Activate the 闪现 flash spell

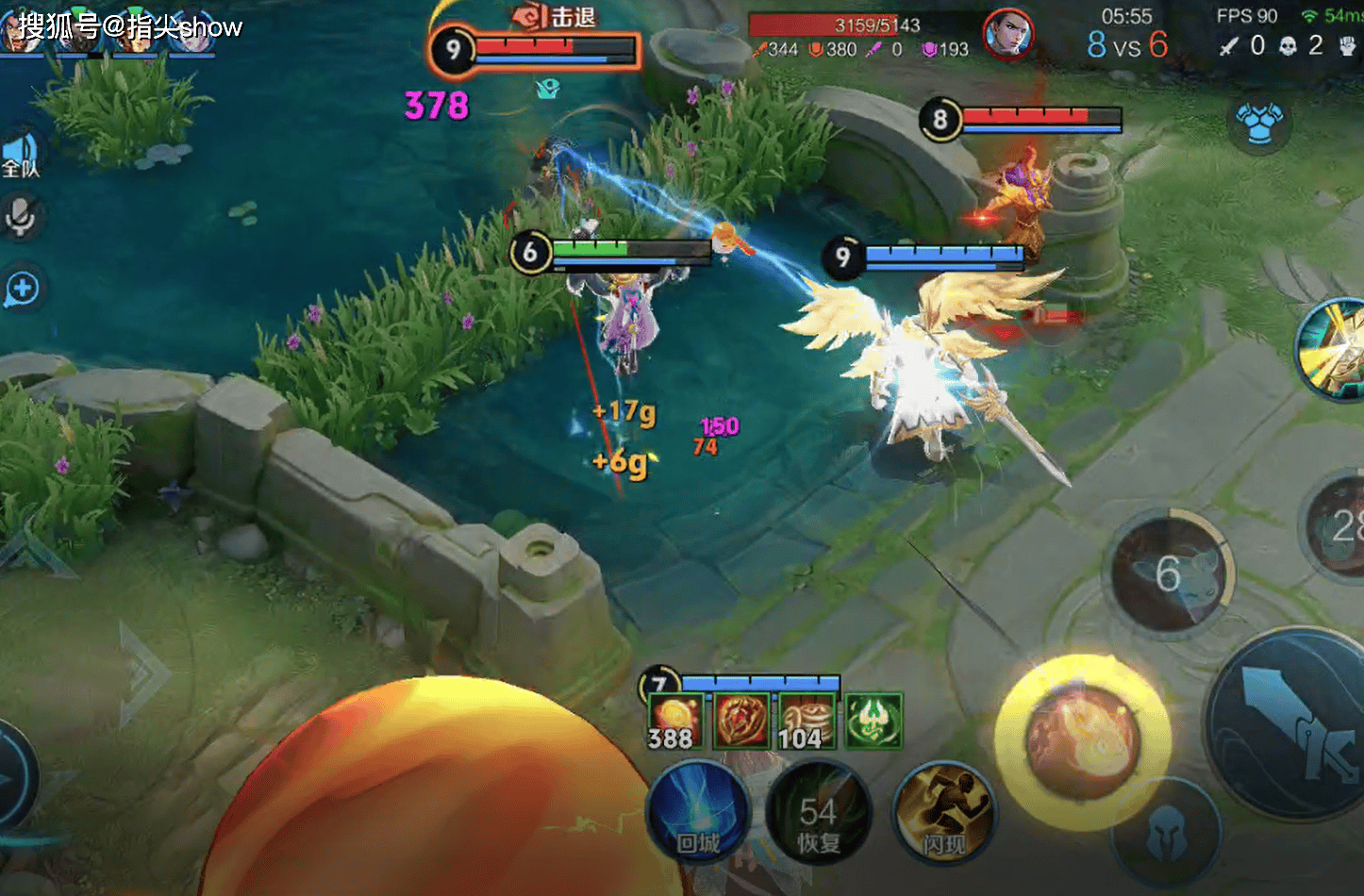click(x=943, y=814)
